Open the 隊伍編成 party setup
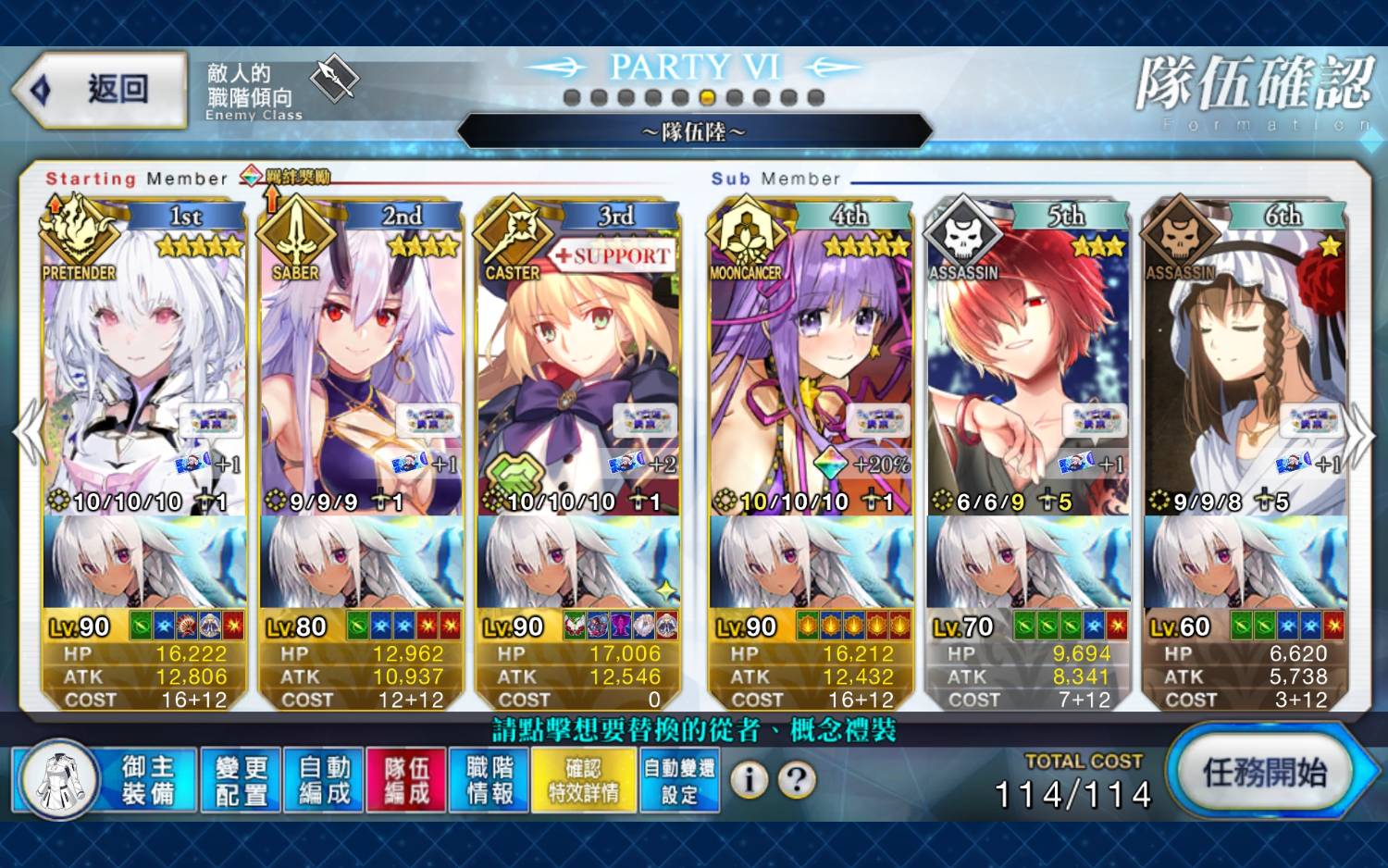 407,780
